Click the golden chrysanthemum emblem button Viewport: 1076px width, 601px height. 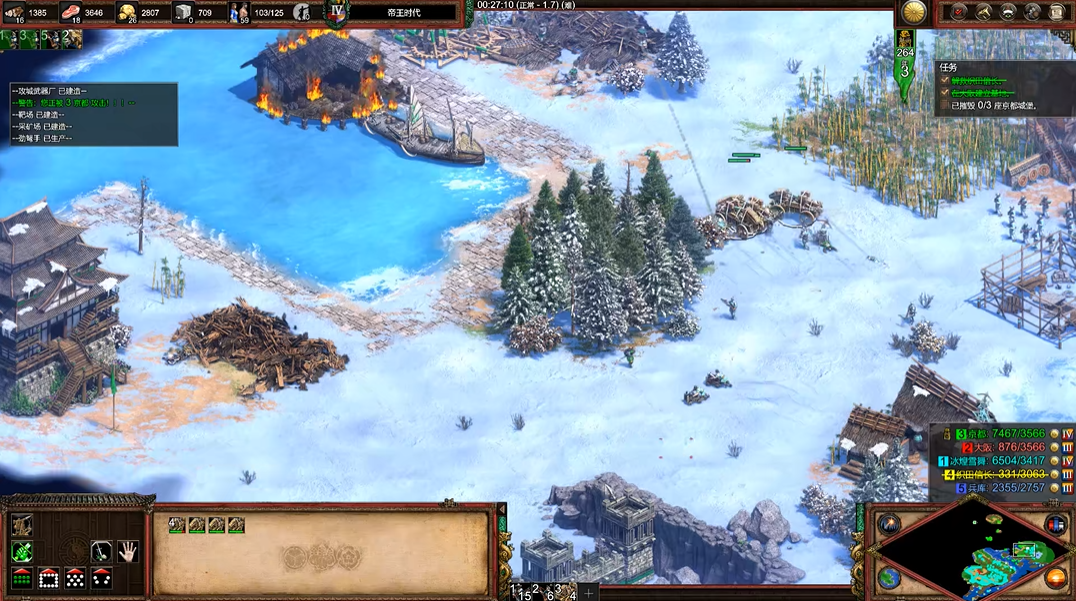pyautogui.click(x=913, y=12)
